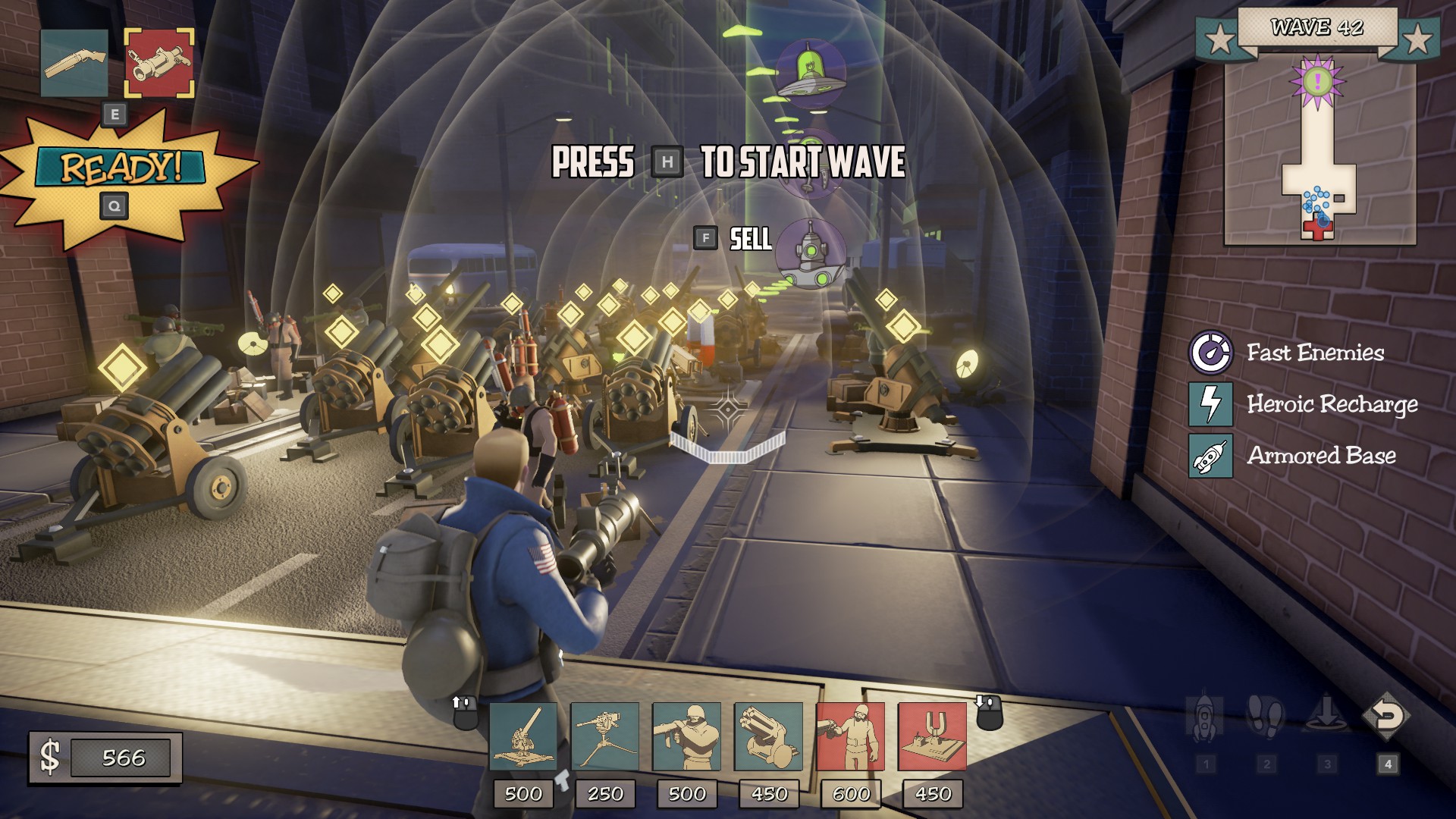Choose the 450-cost multi-barrel rocket launcher

pos(768,736)
